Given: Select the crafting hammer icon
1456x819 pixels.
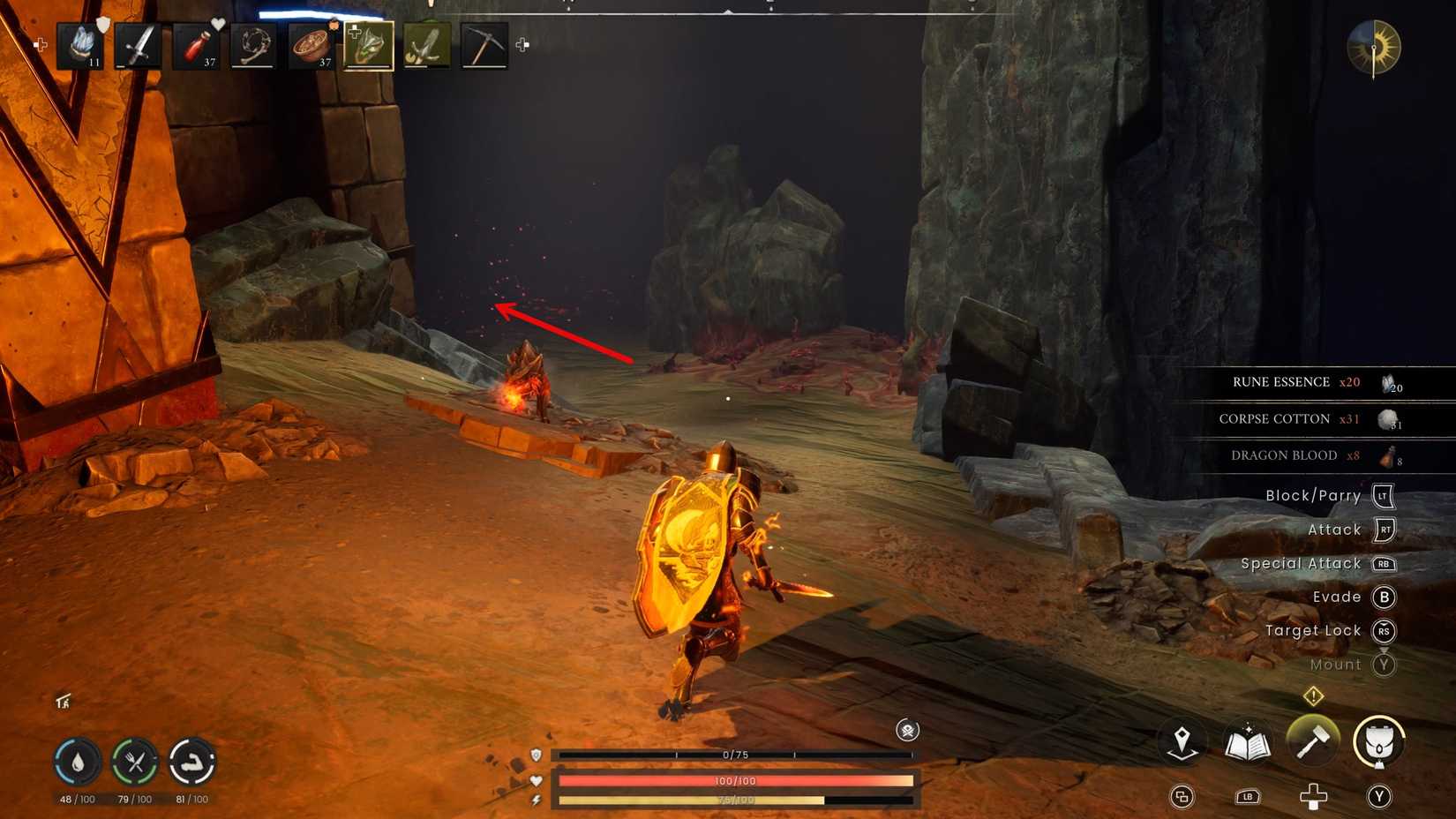Looking at the screenshot, I should click(x=1314, y=740).
